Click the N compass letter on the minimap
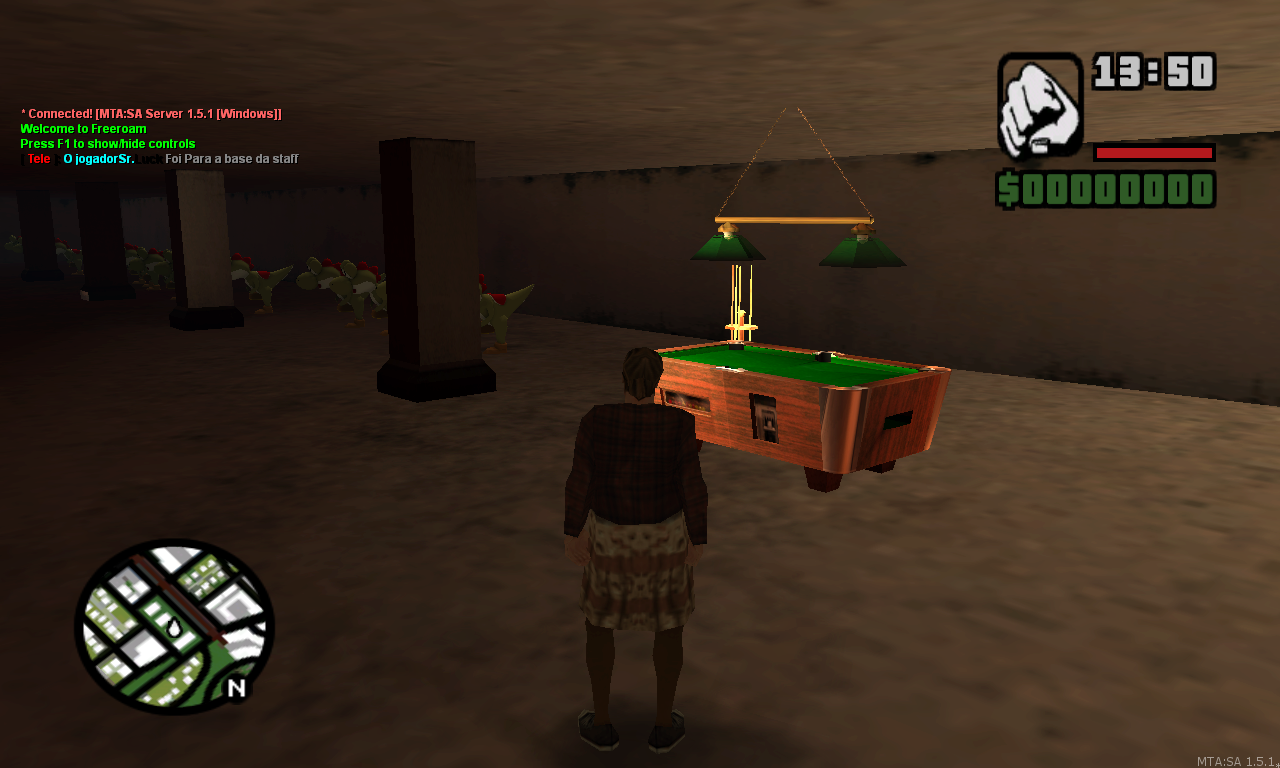 (x=234, y=686)
